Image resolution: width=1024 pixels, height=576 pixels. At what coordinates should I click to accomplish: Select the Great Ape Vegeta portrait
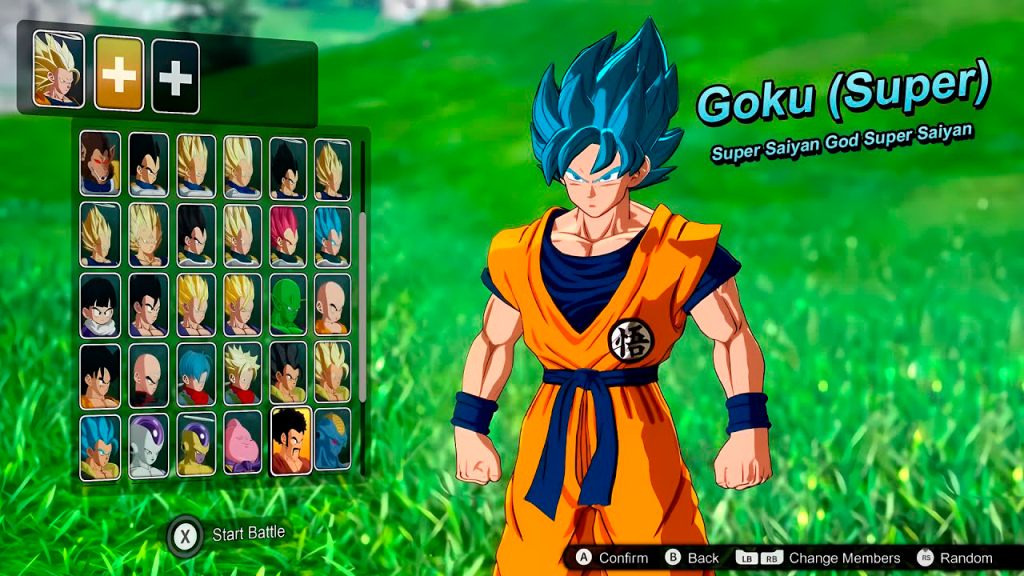(x=100, y=163)
